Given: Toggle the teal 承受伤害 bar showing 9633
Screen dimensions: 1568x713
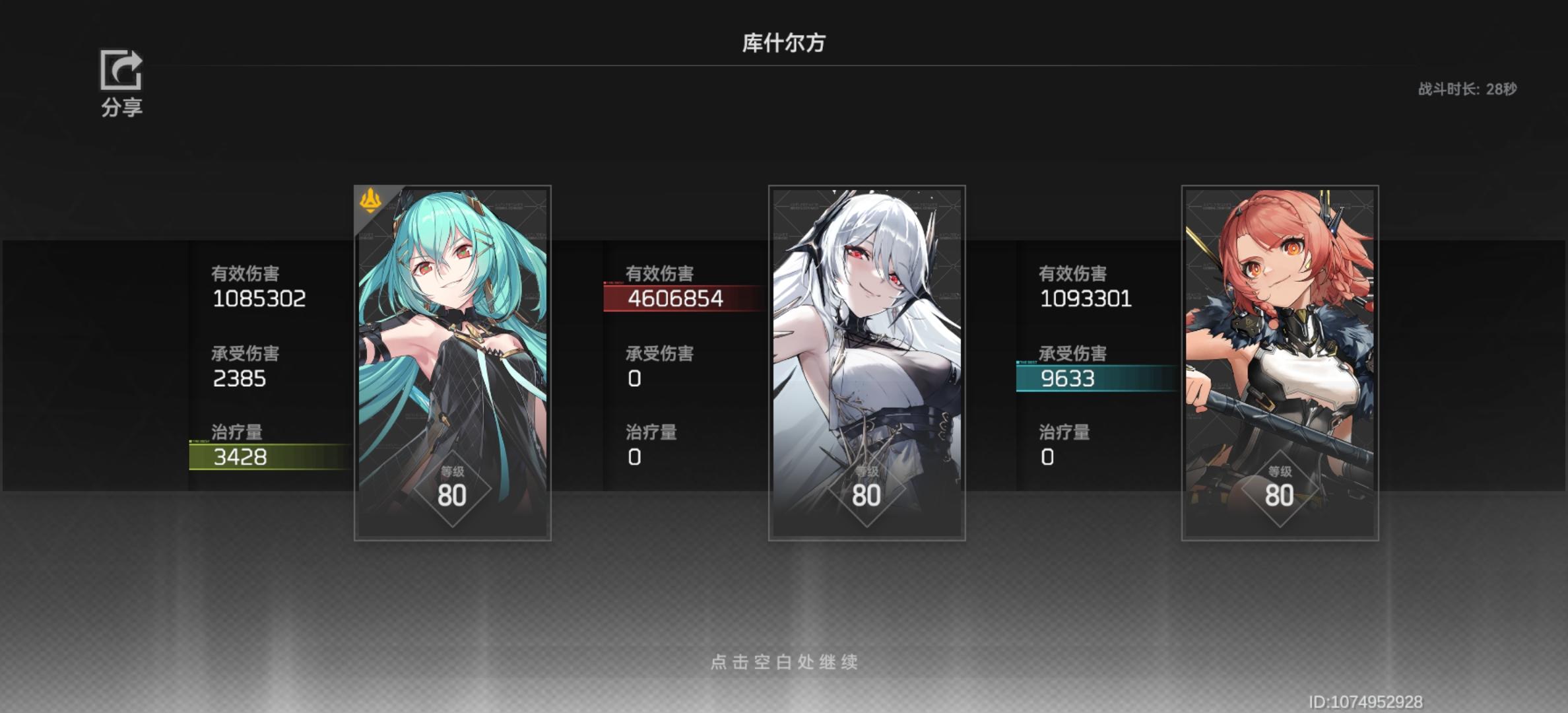Looking at the screenshot, I should [1095, 381].
